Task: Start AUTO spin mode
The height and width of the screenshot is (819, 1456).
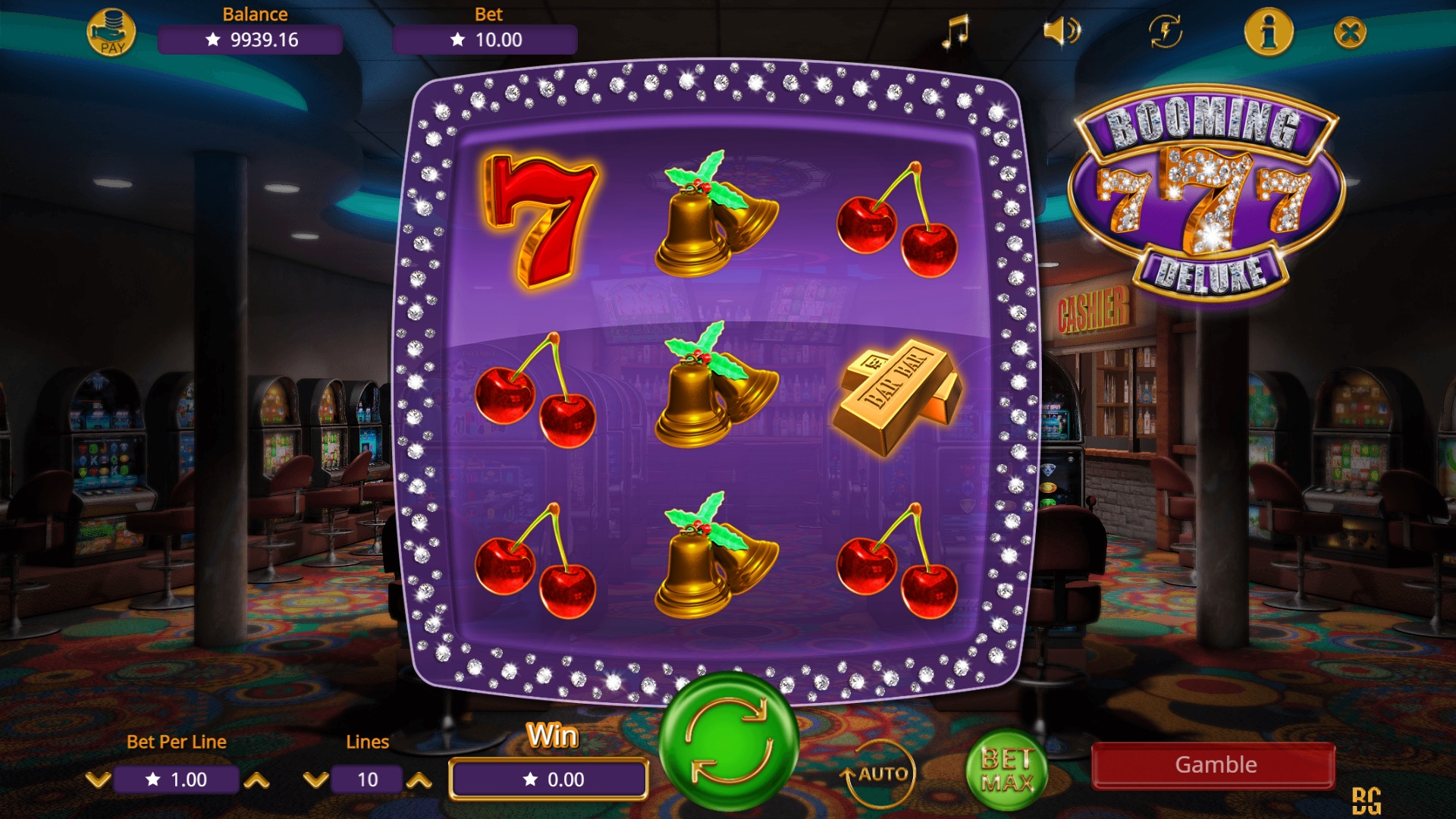Action: point(880,773)
